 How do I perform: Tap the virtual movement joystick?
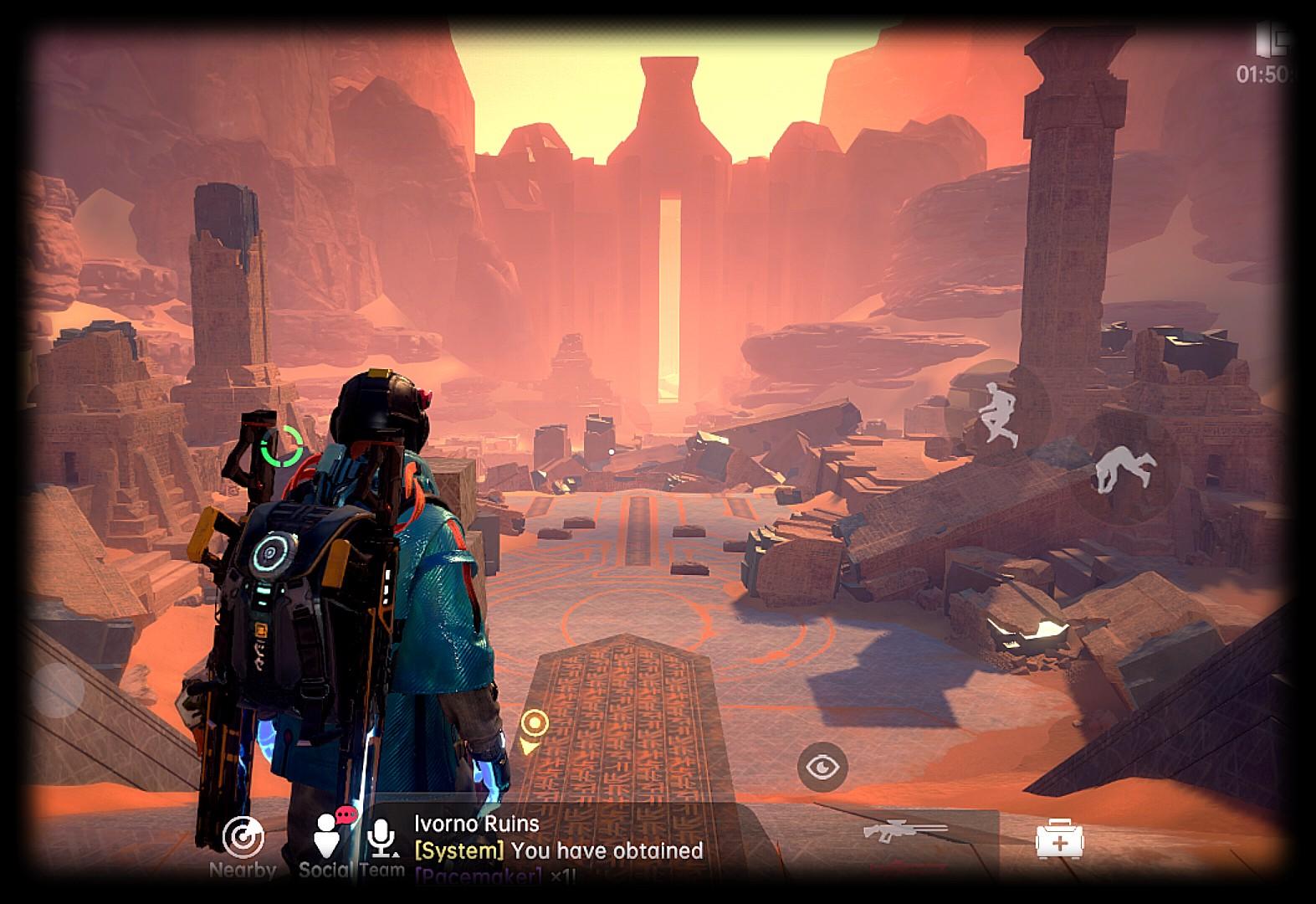pyautogui.click(x=57, y=691)
